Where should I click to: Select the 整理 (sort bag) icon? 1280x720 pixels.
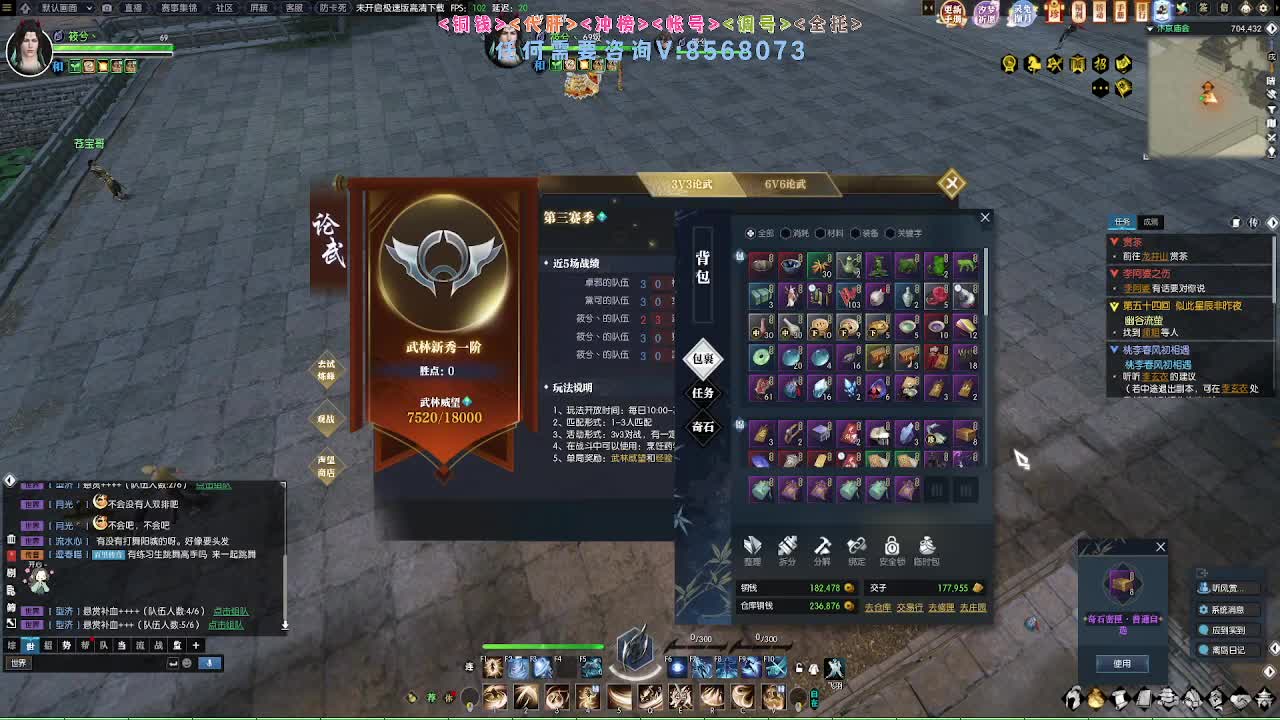(x=753, y=552)
